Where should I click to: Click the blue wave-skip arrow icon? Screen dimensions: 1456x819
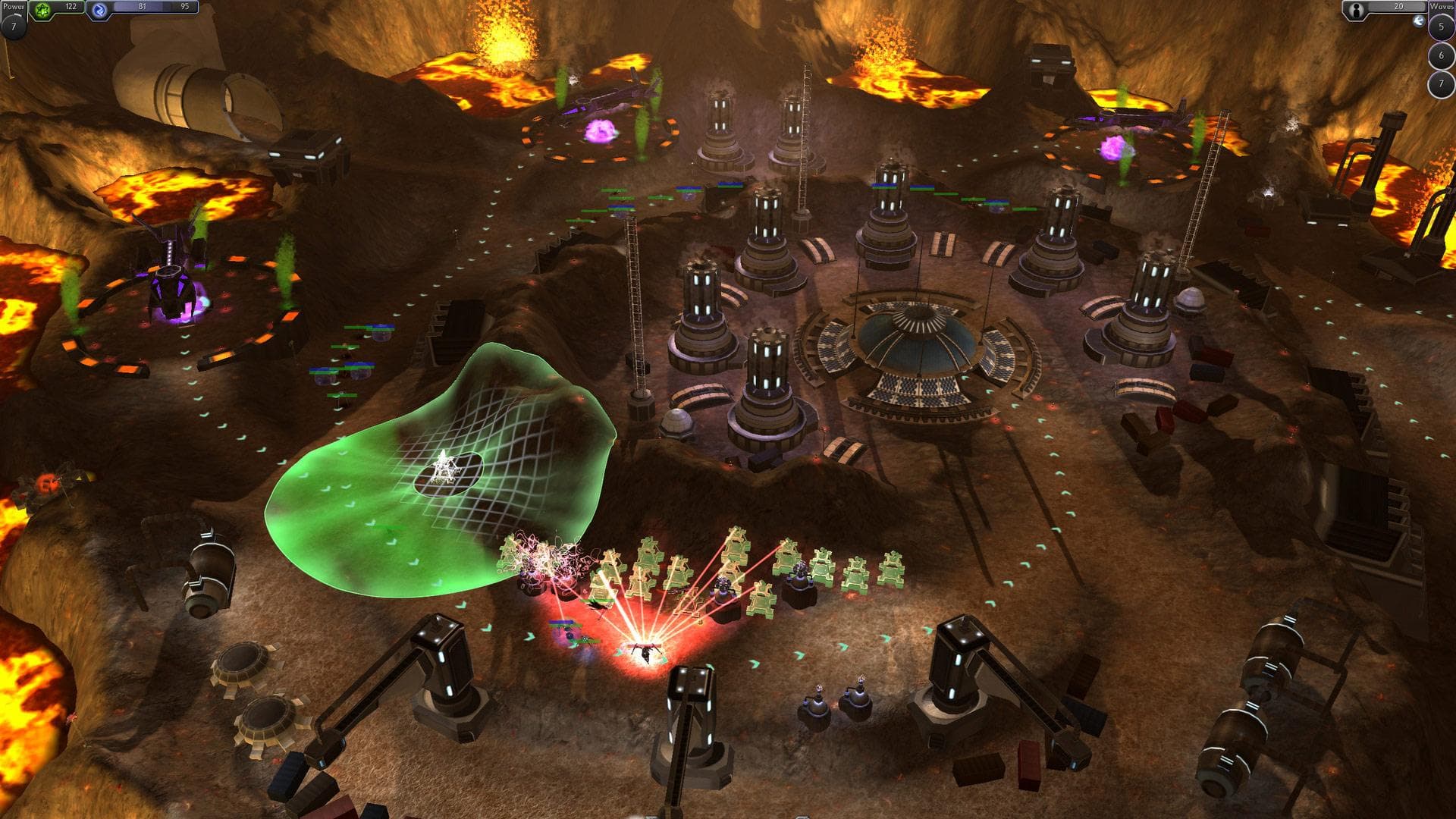click(x=1419, y=21)
